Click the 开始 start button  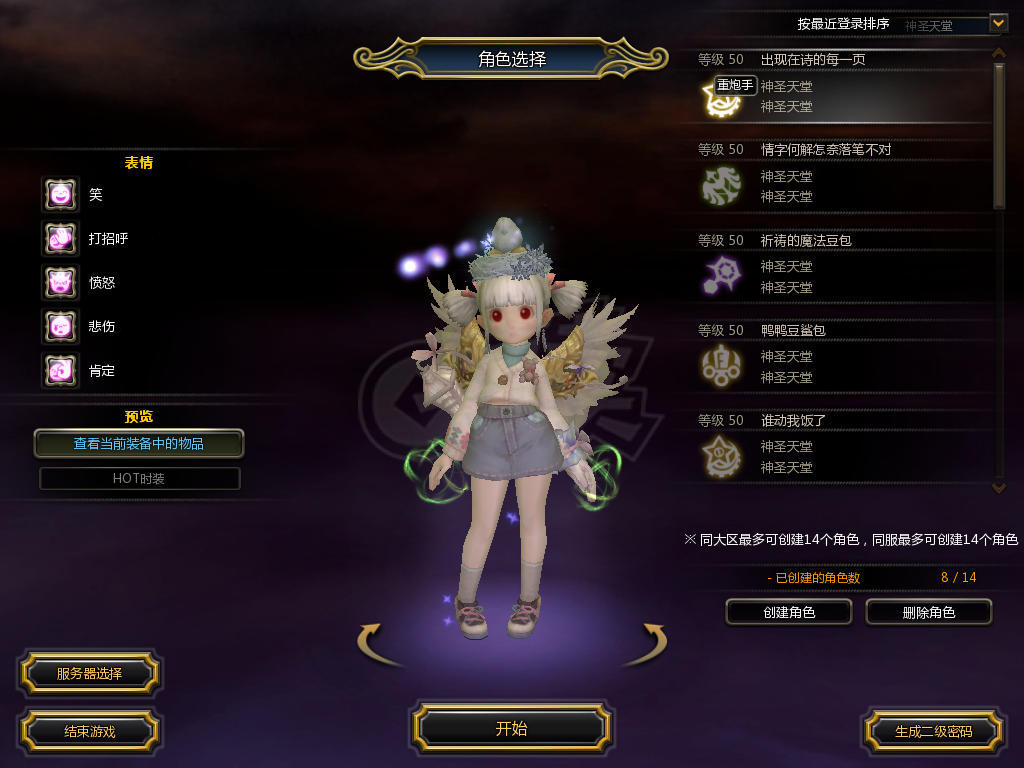tap(511, 728)
